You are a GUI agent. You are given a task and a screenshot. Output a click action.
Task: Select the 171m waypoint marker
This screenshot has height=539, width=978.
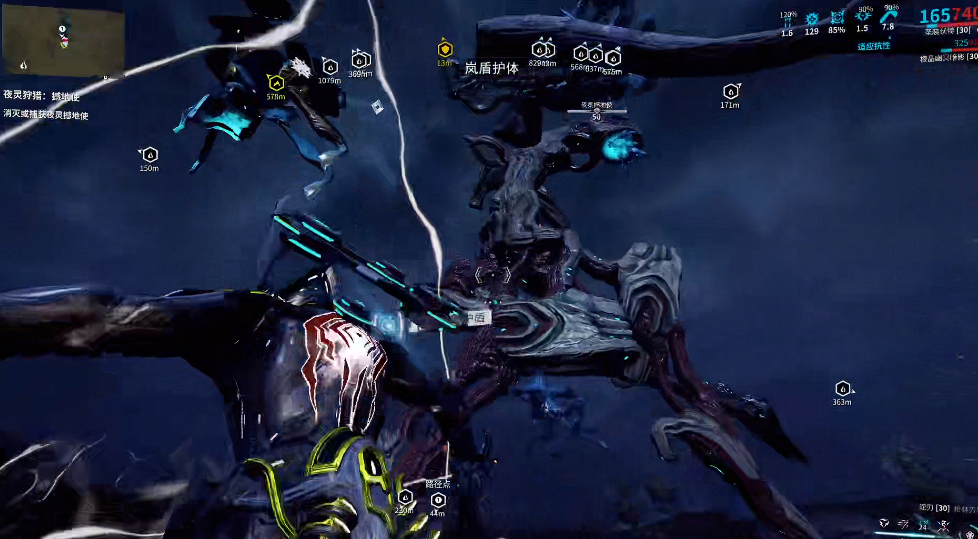pos(730,92)
